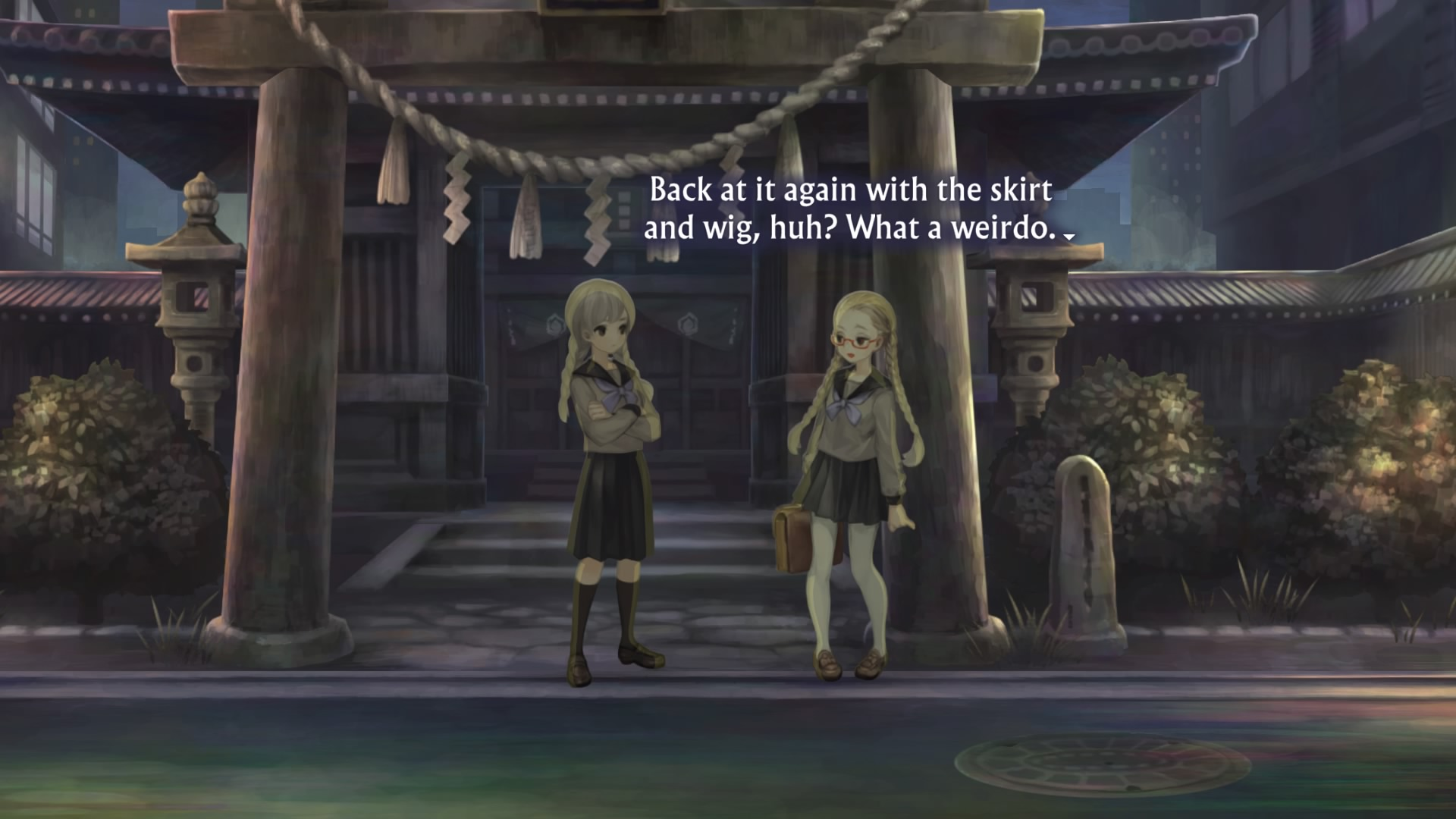
Task: Advance dialogue via the small arrow indicator
Action: [1069, 237]
